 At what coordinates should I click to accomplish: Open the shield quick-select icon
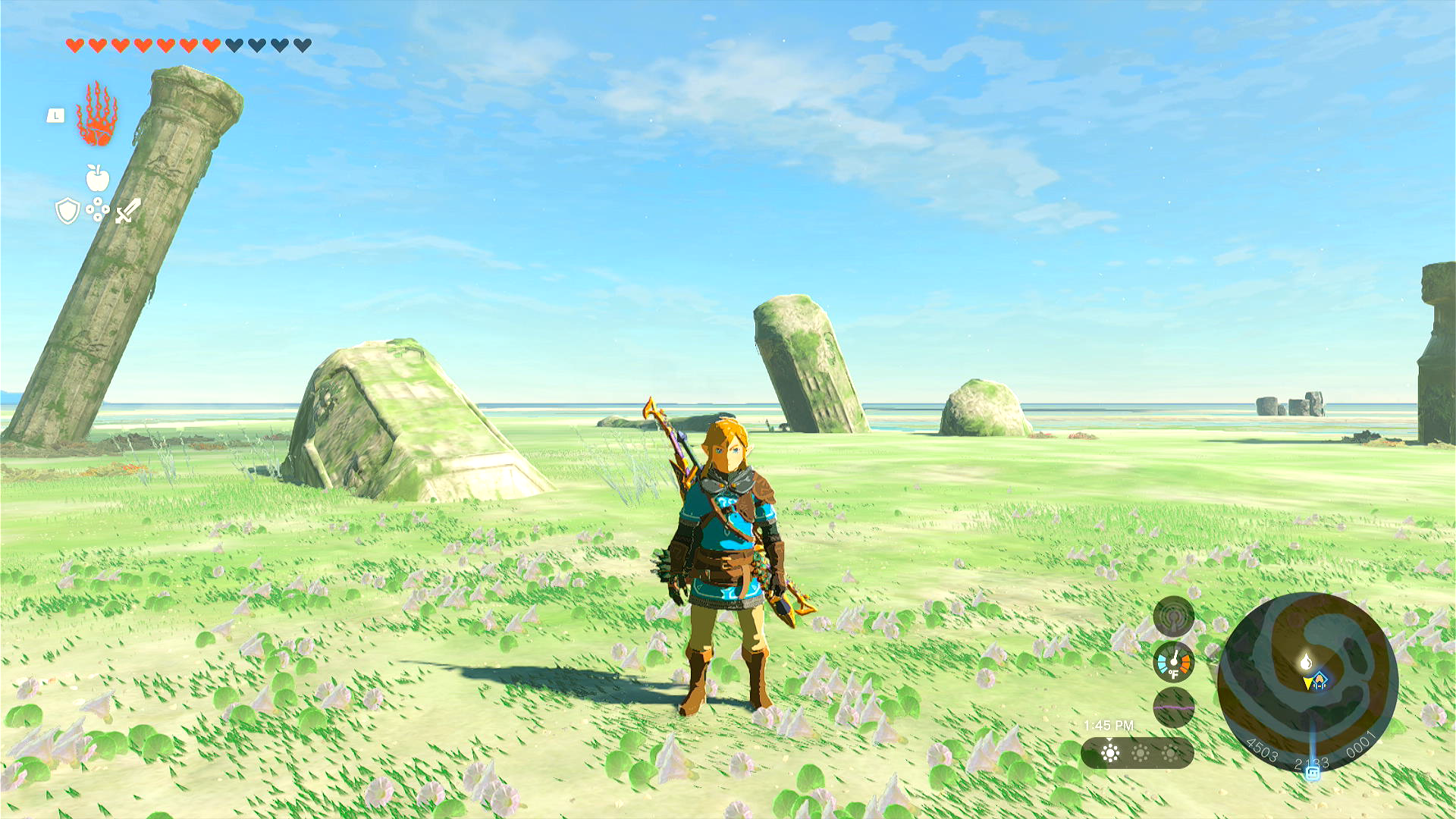coord(67,211)
